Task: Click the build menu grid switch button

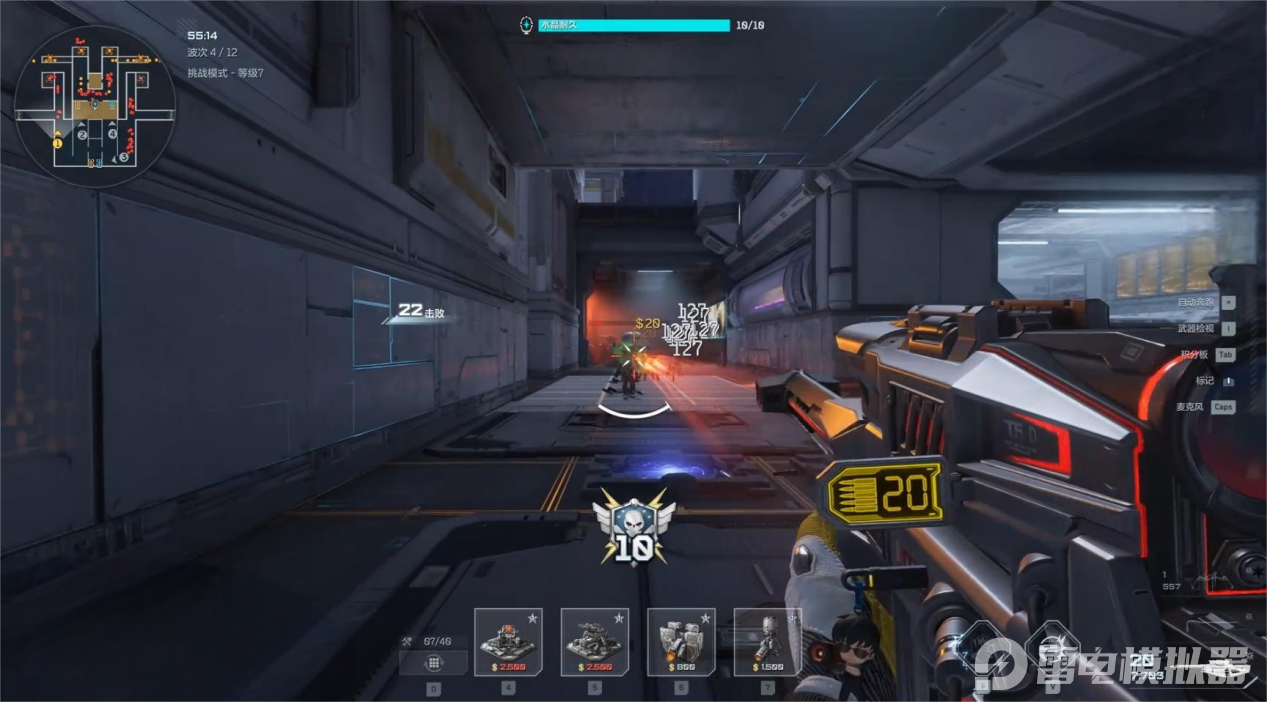Action: 433,663
